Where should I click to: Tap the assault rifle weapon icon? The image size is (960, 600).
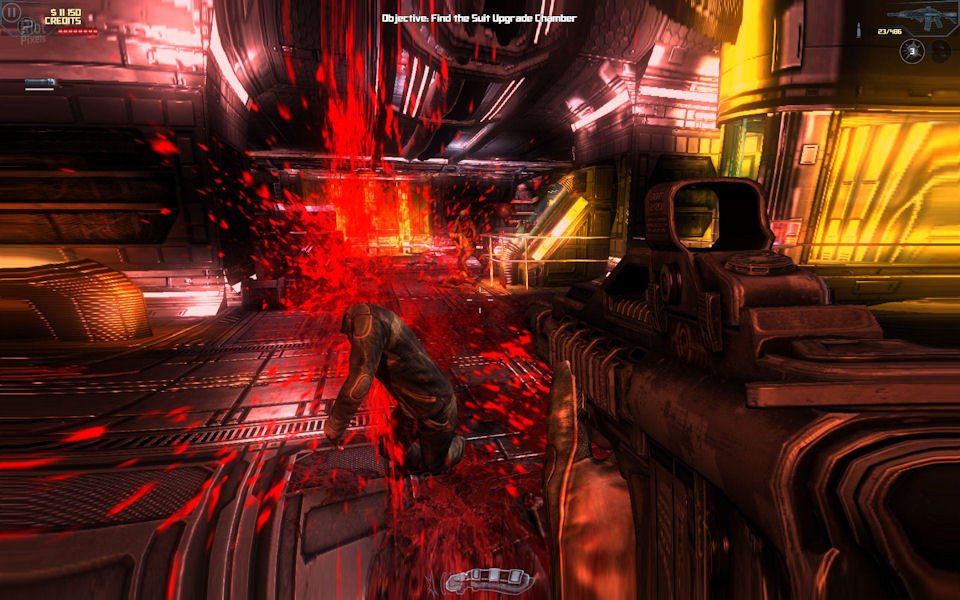pos(916,16)
